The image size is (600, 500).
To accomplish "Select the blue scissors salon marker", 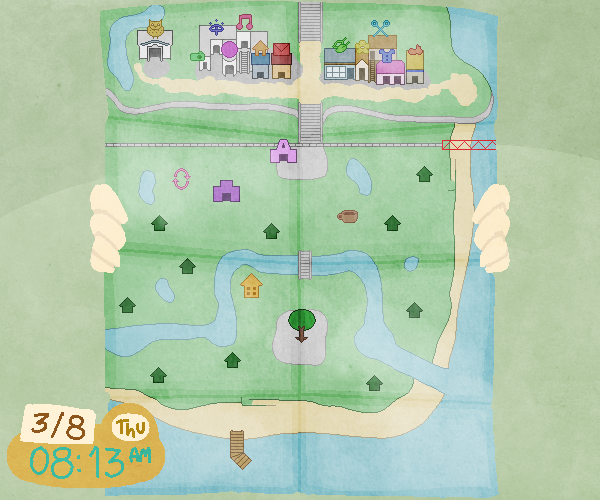I will click(x=380, y=27).
